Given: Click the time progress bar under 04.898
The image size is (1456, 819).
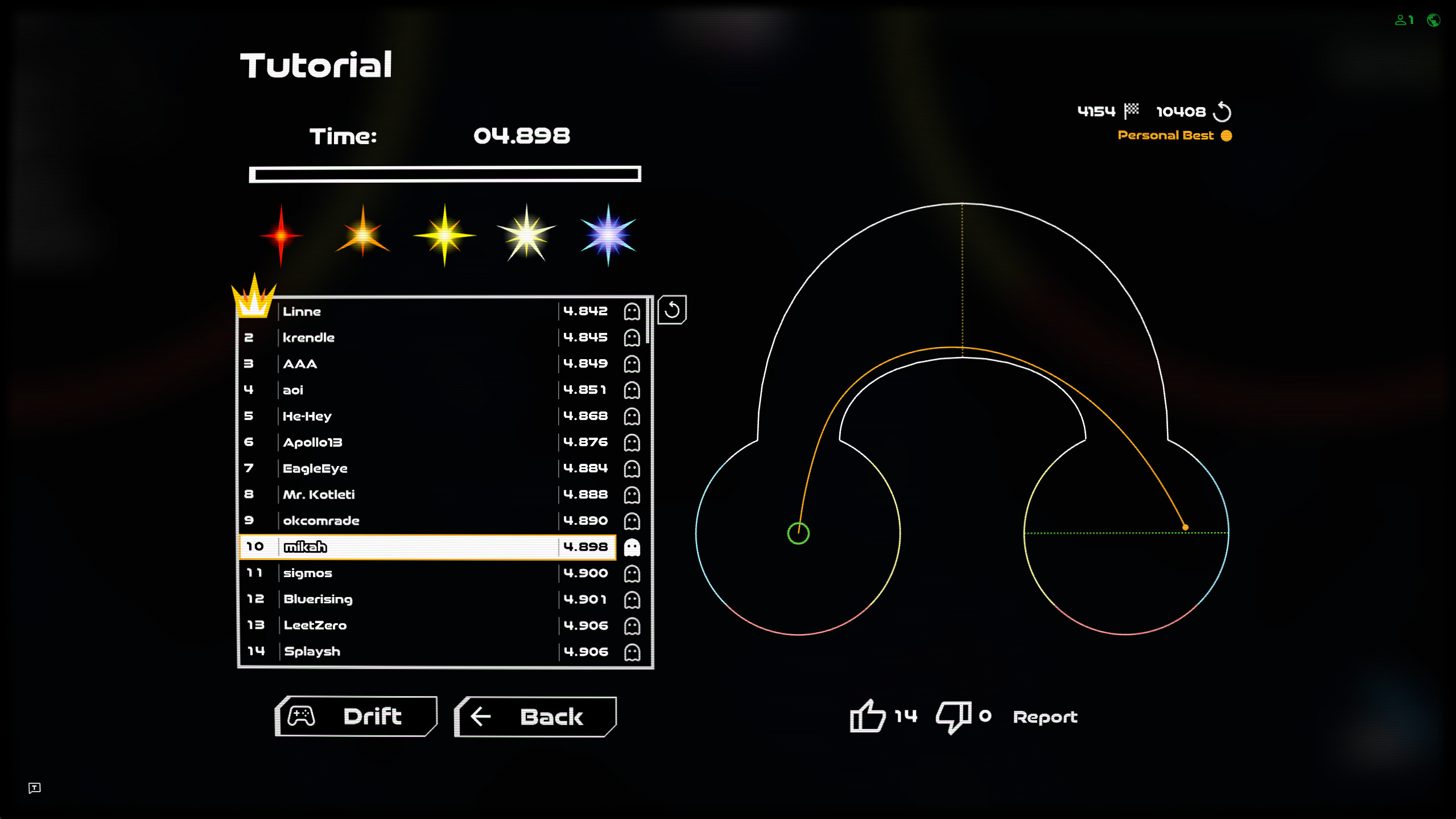Looking at the screenshot, I should (445, 173).
